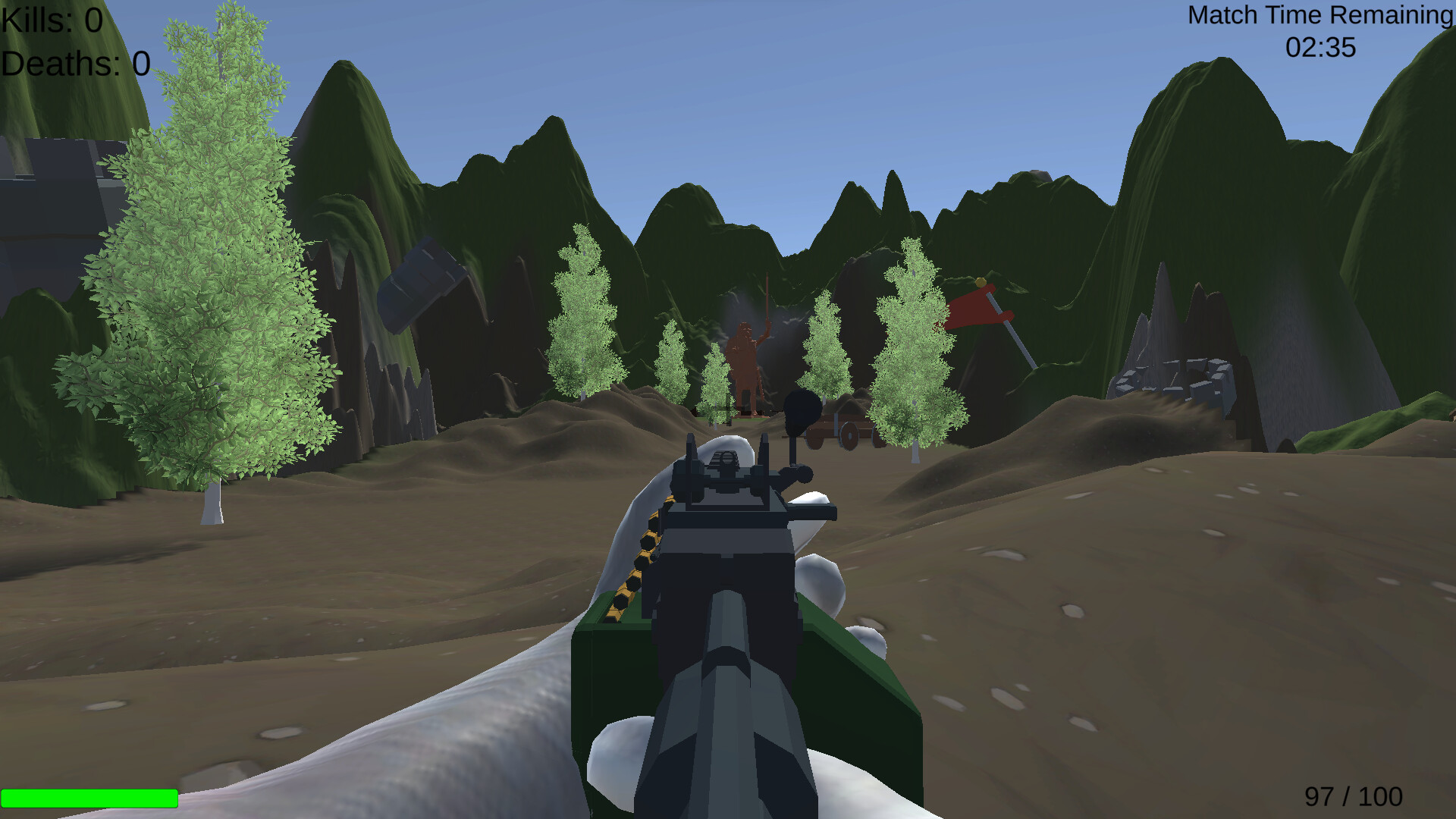The width and height of the screenshot is (1456, 819).
Task: Expand the 02:35 match timer
Action: point(1319,48)
